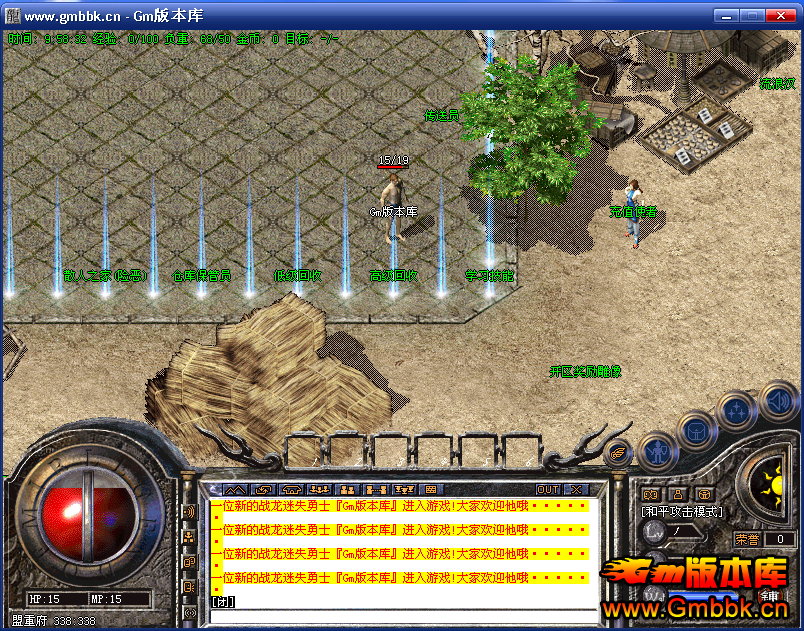
Task: Select the mountain-shaped chat toolbar icon
Action: pos(234,490)
